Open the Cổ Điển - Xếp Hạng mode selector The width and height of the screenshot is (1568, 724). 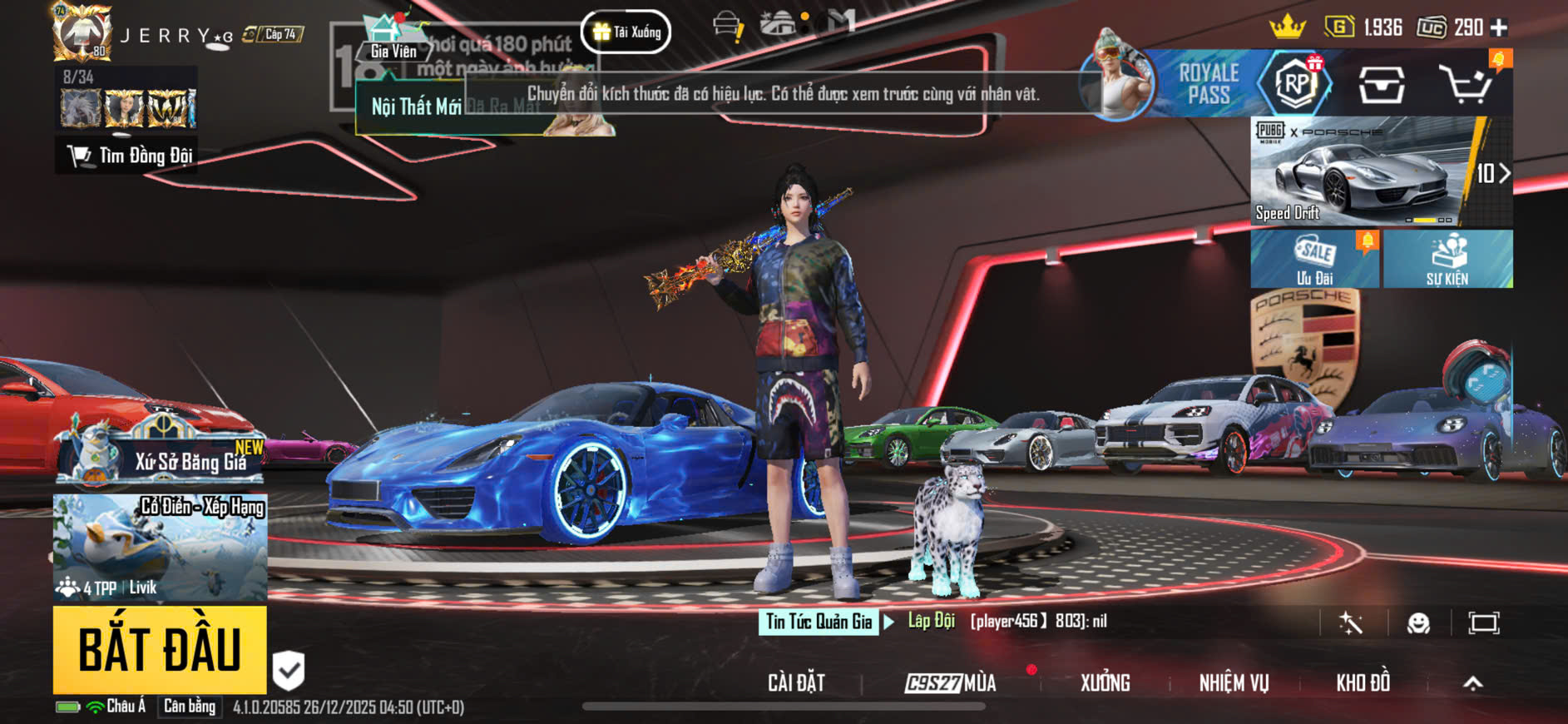pos(161,547)
